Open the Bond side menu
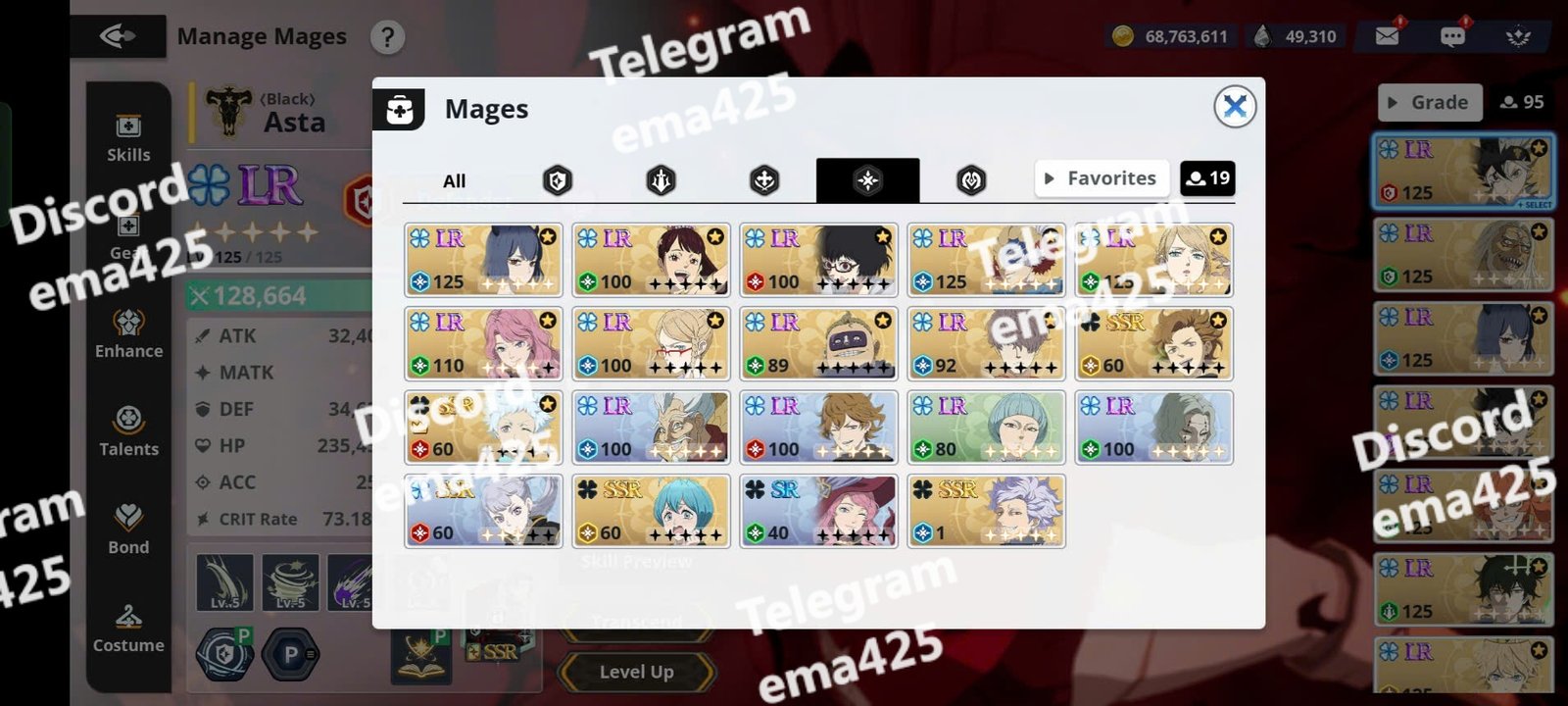This screenshot has width=1568, height=706. coord(128,530)
